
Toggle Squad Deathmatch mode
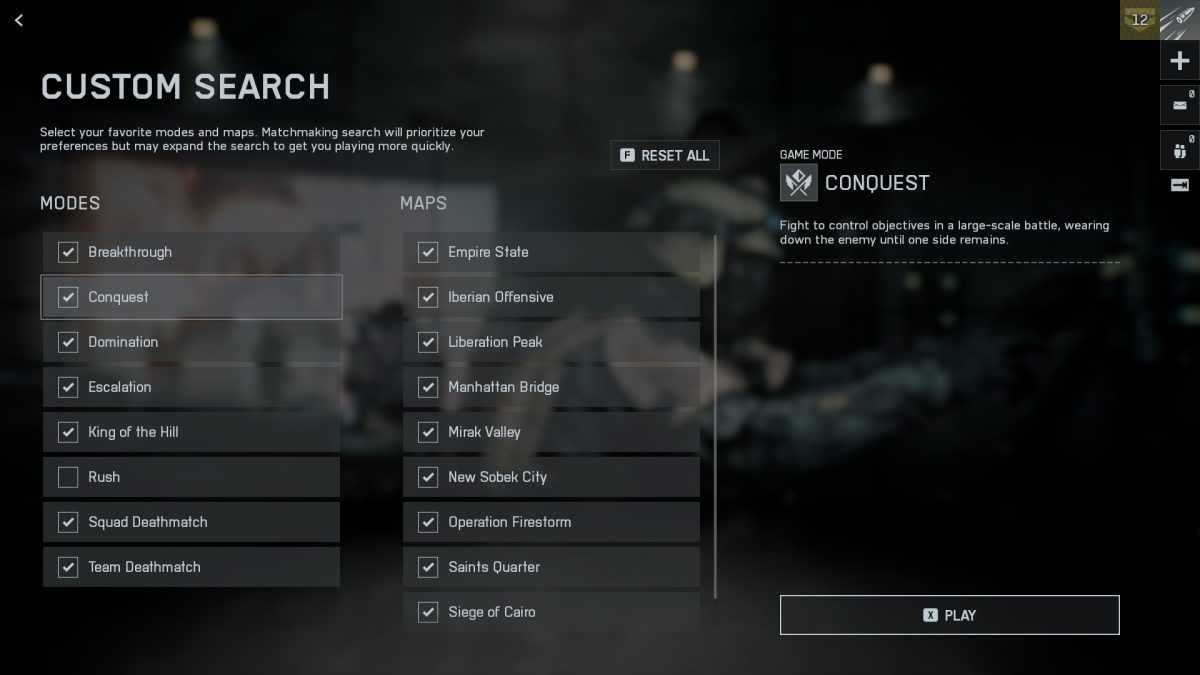[x=68, y=522]
